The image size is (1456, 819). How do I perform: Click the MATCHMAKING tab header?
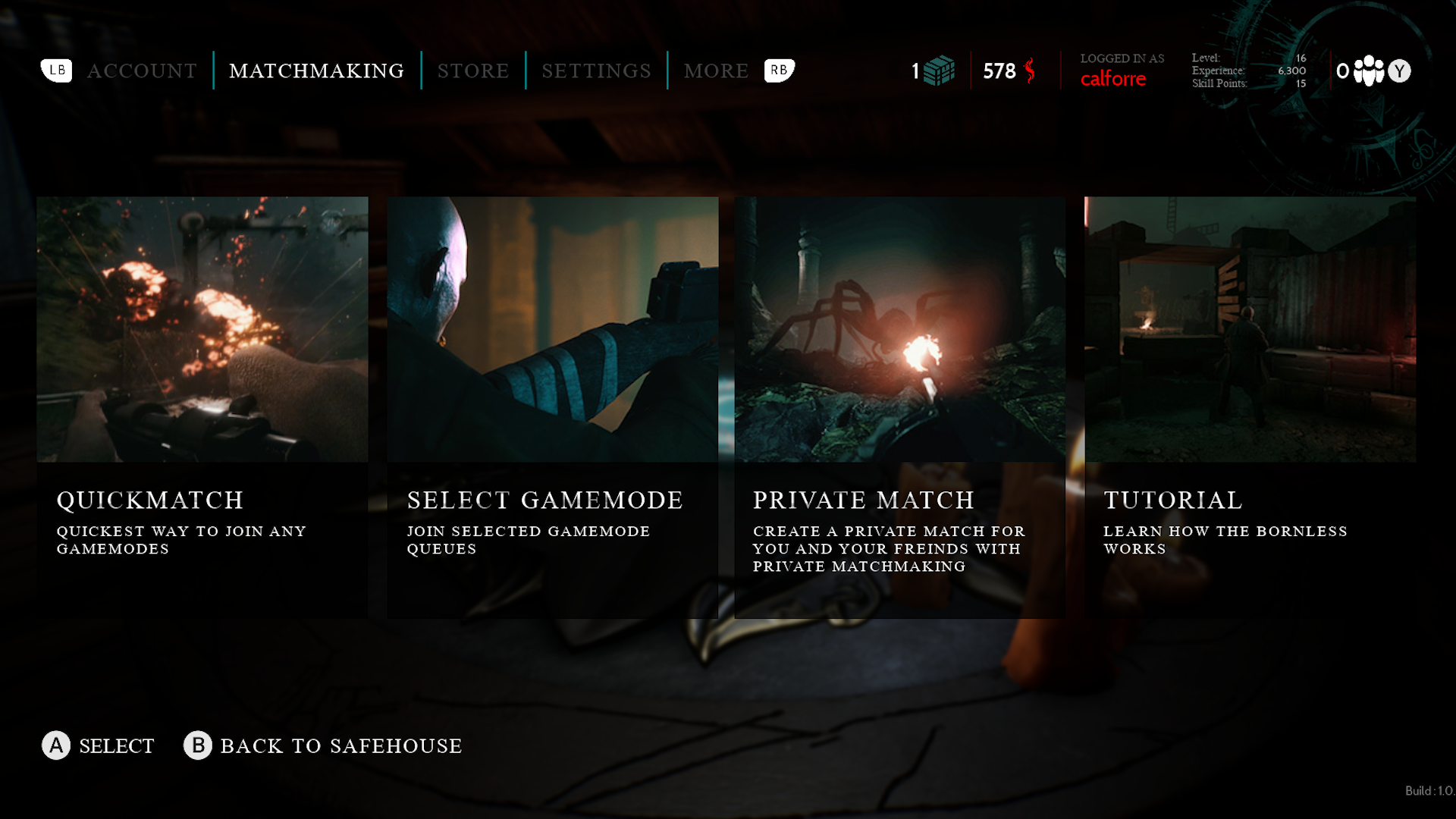pyautogui.click(x=317, y=71)
